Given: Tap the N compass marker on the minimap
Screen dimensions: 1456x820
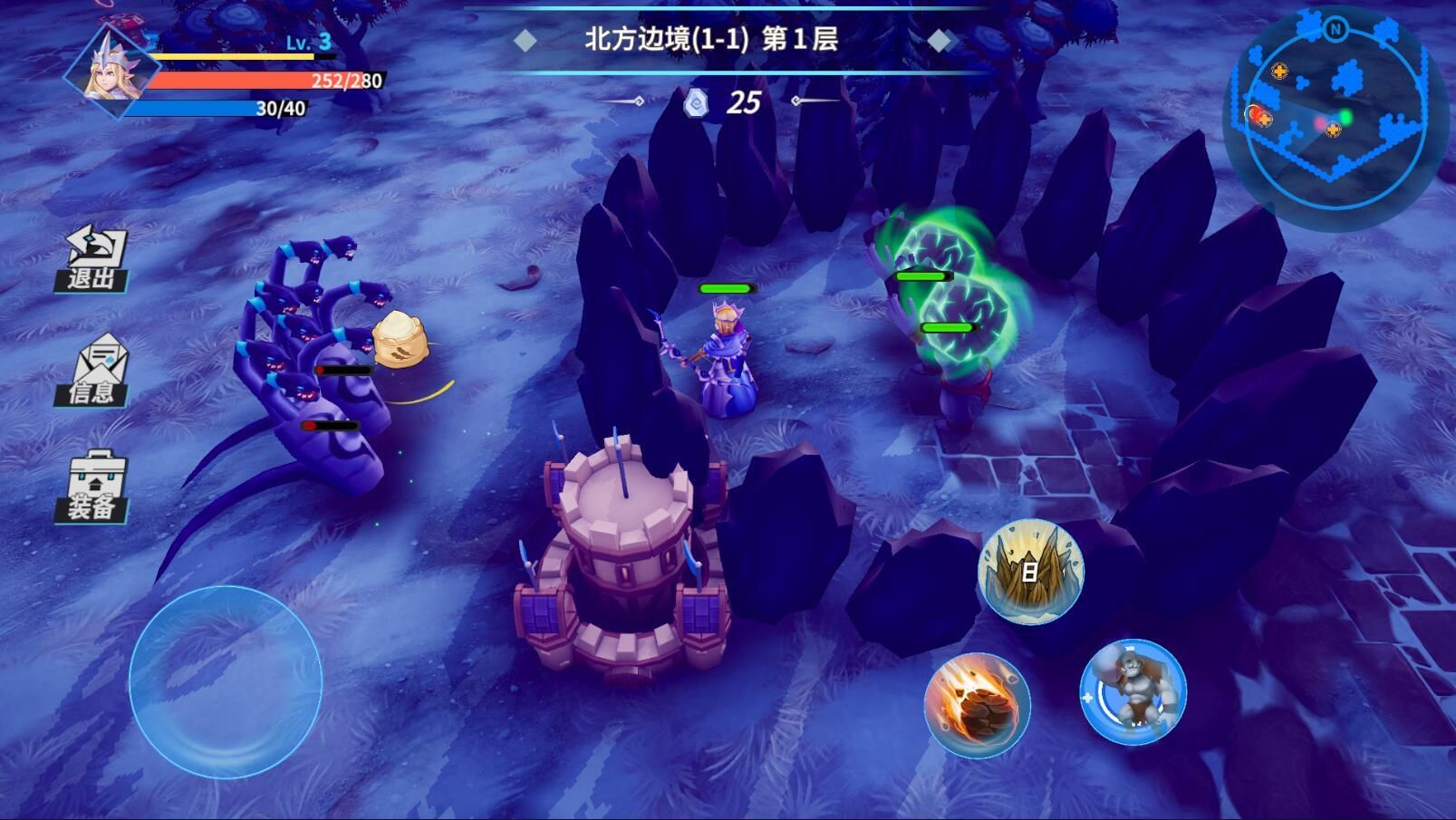Looking at the screenshot, I should (1335, 31).
